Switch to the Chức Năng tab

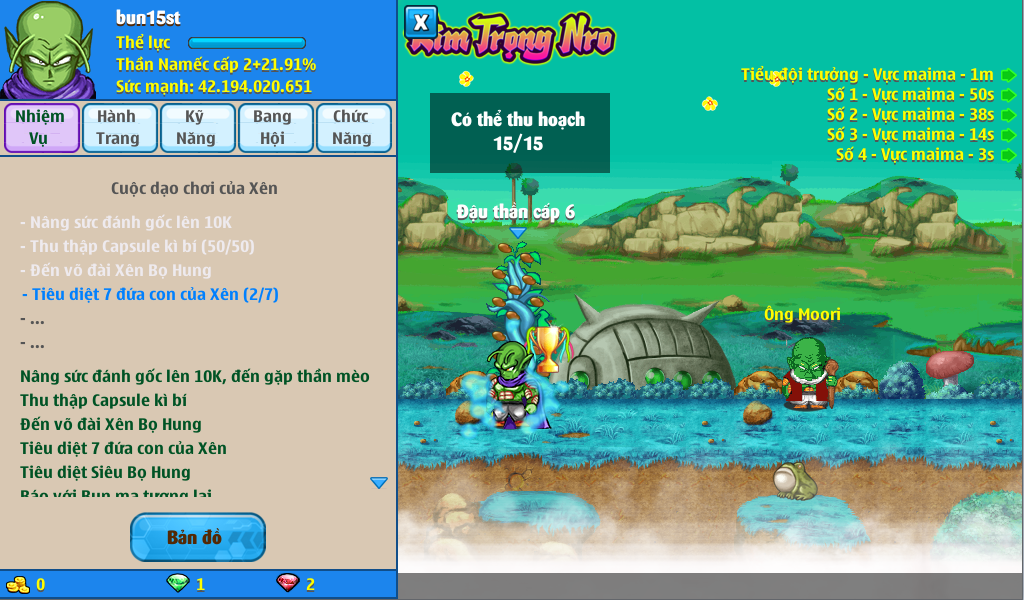[353, 128]
